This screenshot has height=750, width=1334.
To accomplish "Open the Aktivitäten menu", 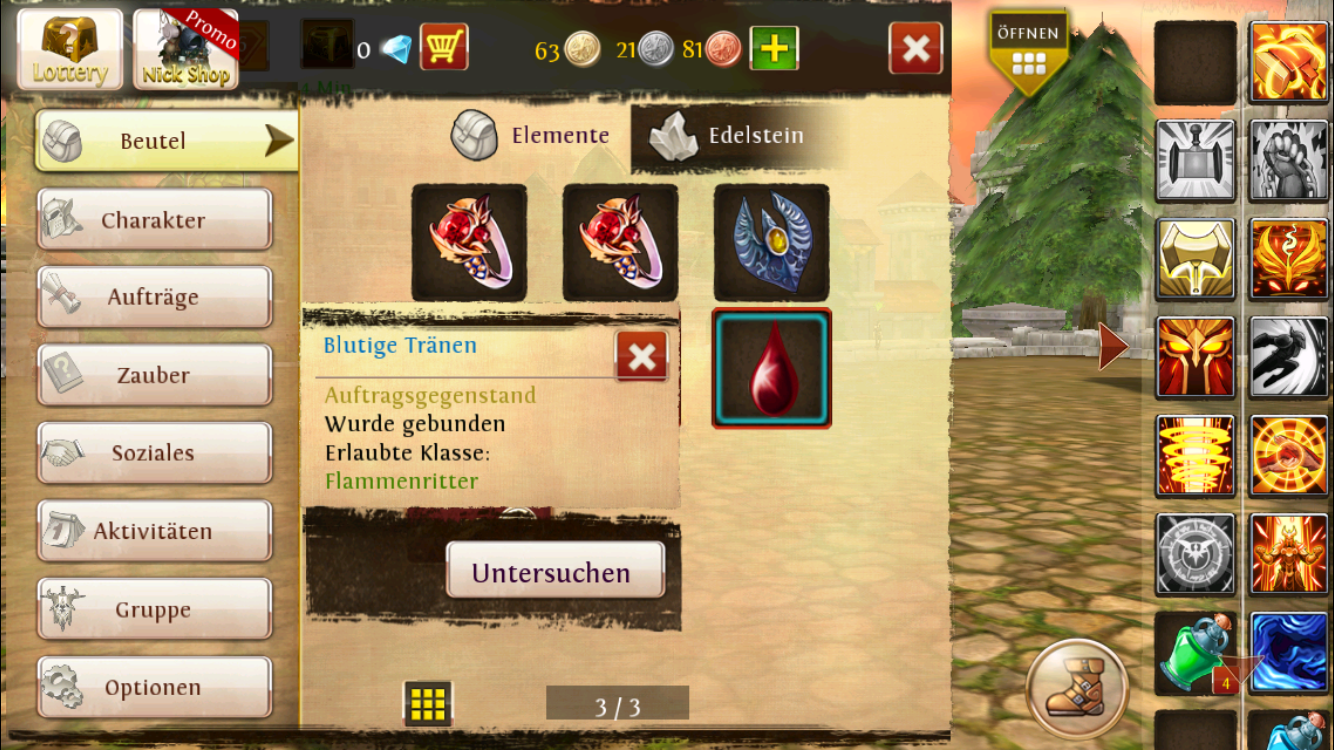I will pos(154,531).
